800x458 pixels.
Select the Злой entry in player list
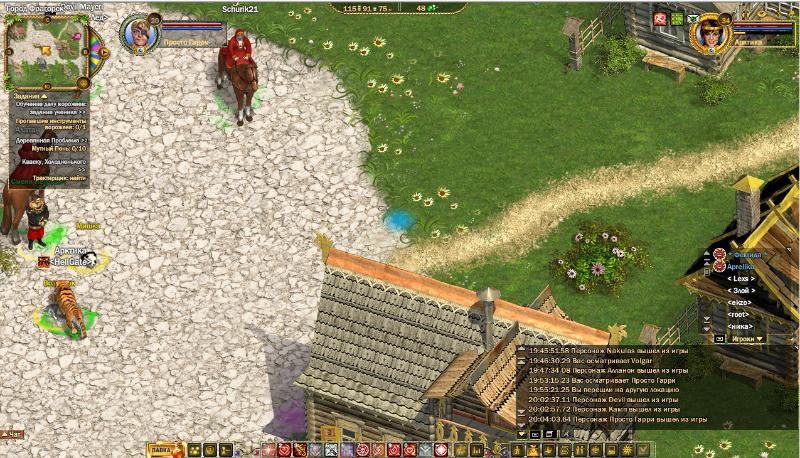pyautogui.click(x=740, y=291)
